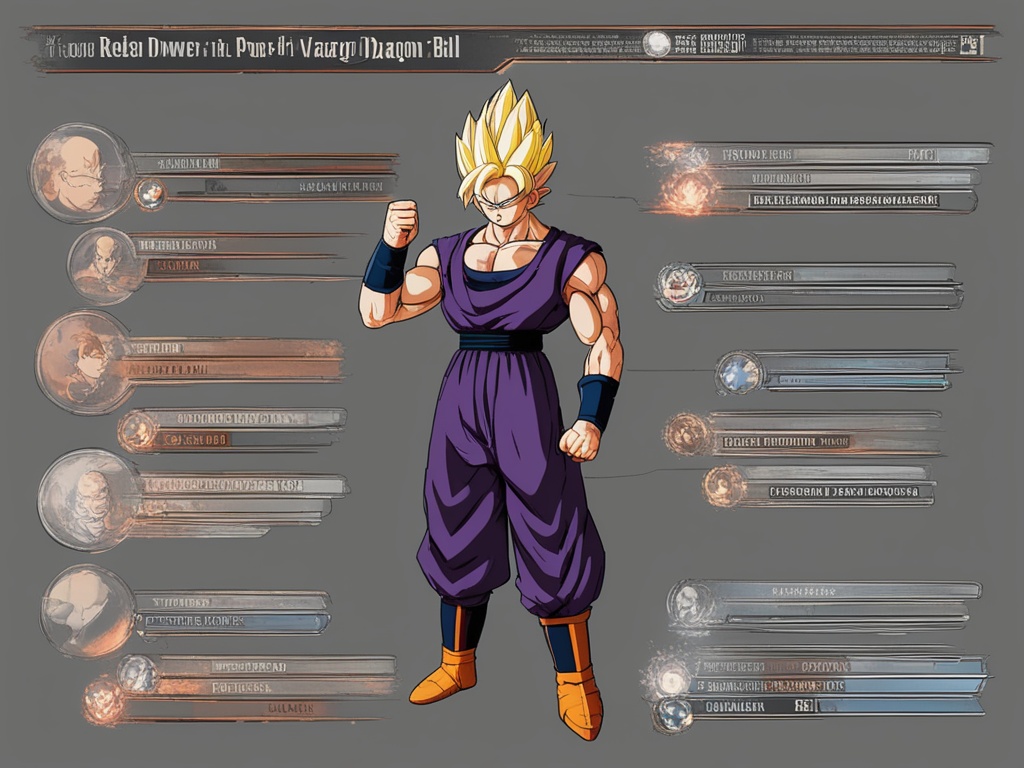Click the white orb in the title banner

pyautogui.click(x=657, y=44)
